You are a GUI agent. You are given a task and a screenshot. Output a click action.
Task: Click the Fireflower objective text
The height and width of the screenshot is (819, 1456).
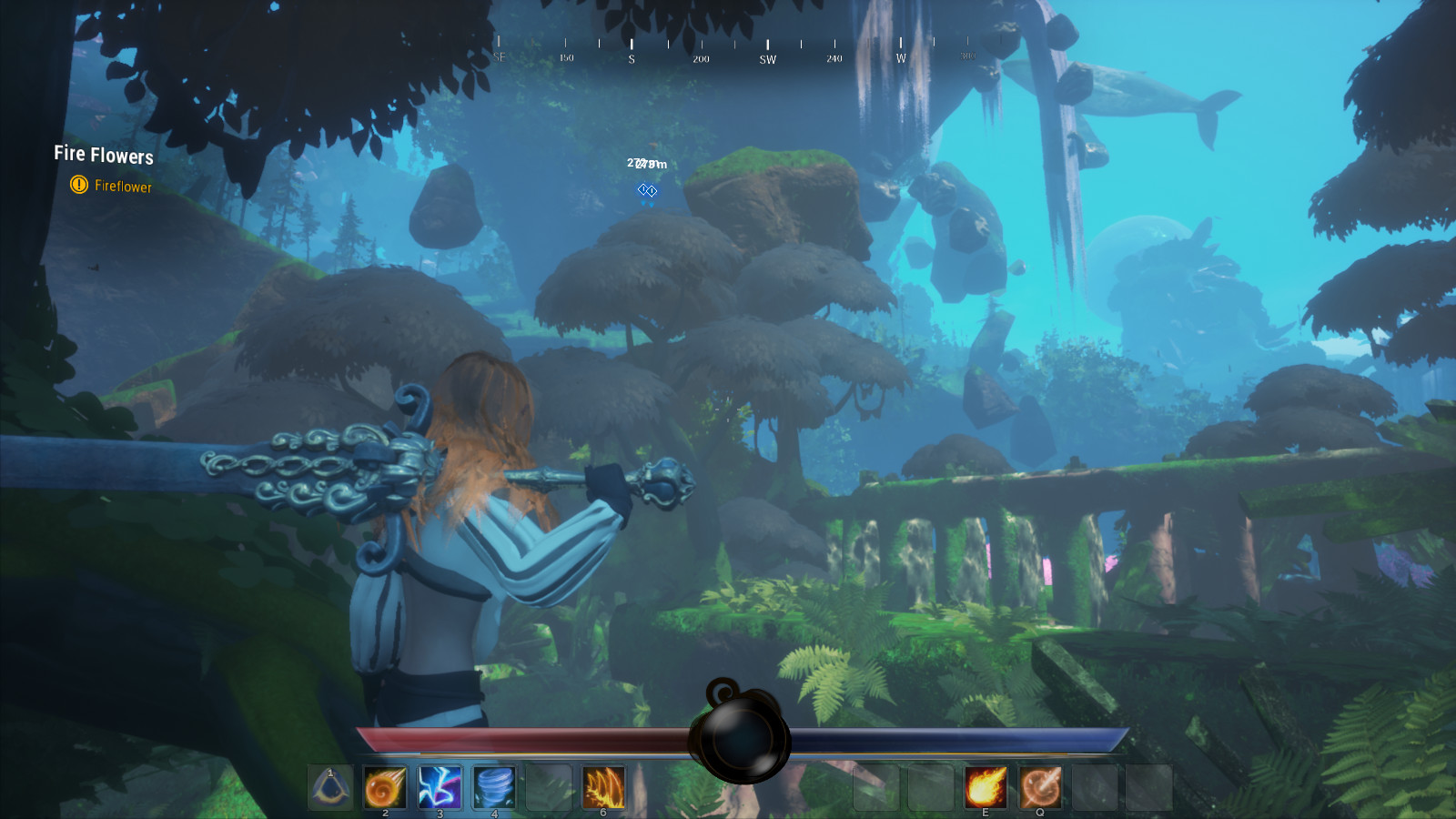click(x=124, y=185)
